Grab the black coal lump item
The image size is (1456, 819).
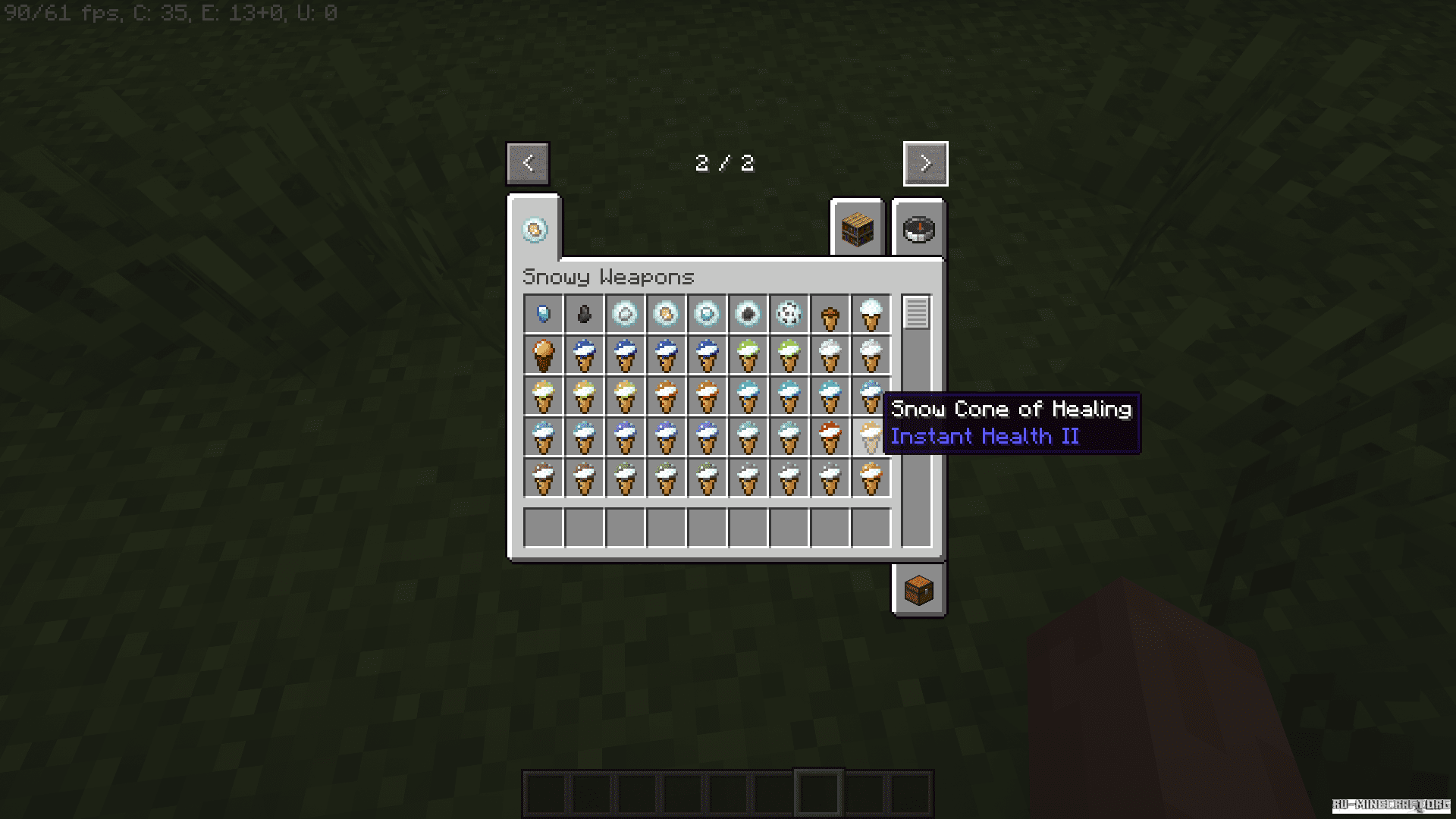click(584, 314)
